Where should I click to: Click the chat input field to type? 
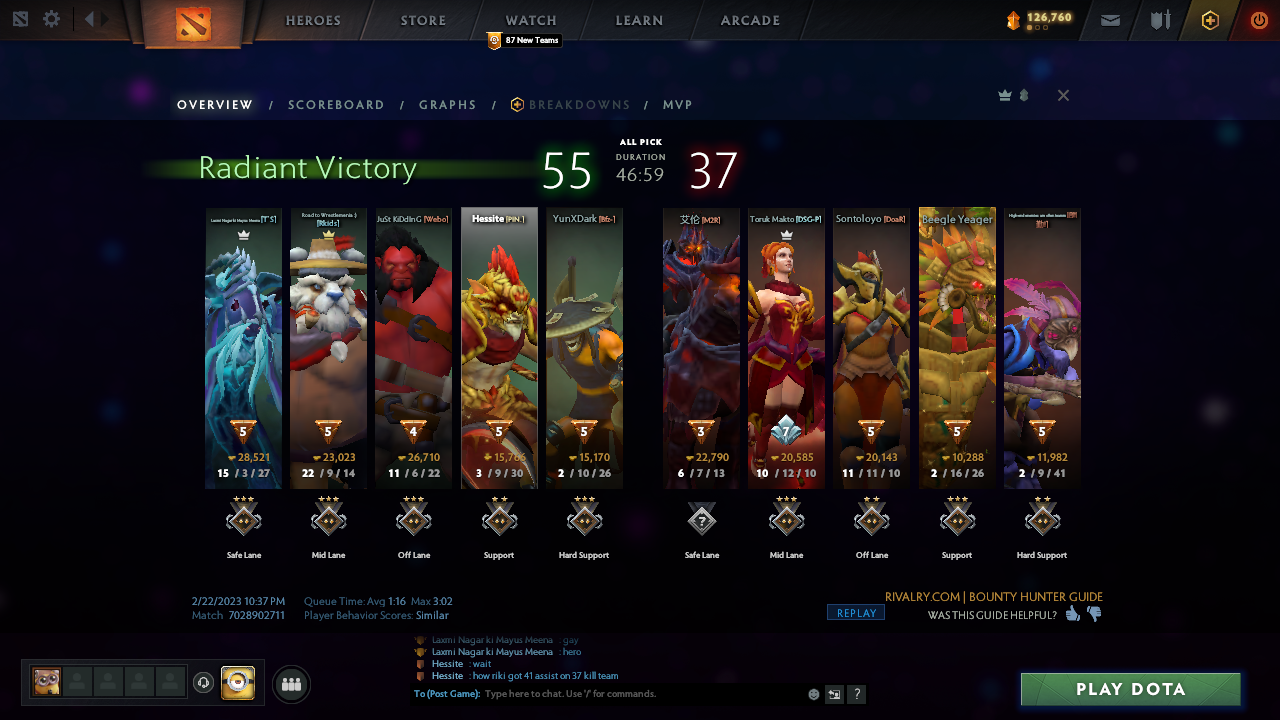coord(600,693)
